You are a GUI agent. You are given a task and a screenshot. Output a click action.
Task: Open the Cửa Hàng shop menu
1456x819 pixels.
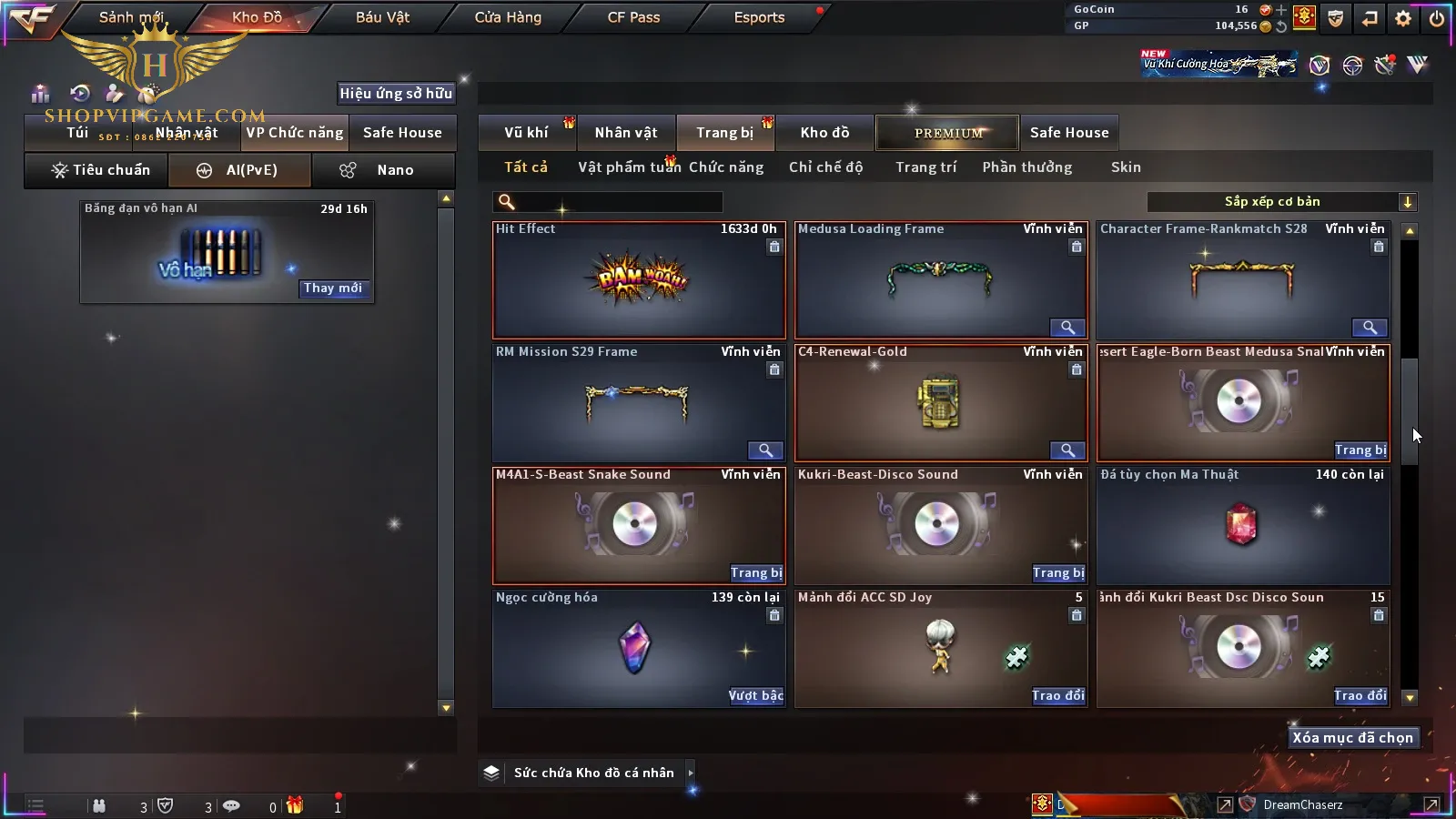(508, 17)
